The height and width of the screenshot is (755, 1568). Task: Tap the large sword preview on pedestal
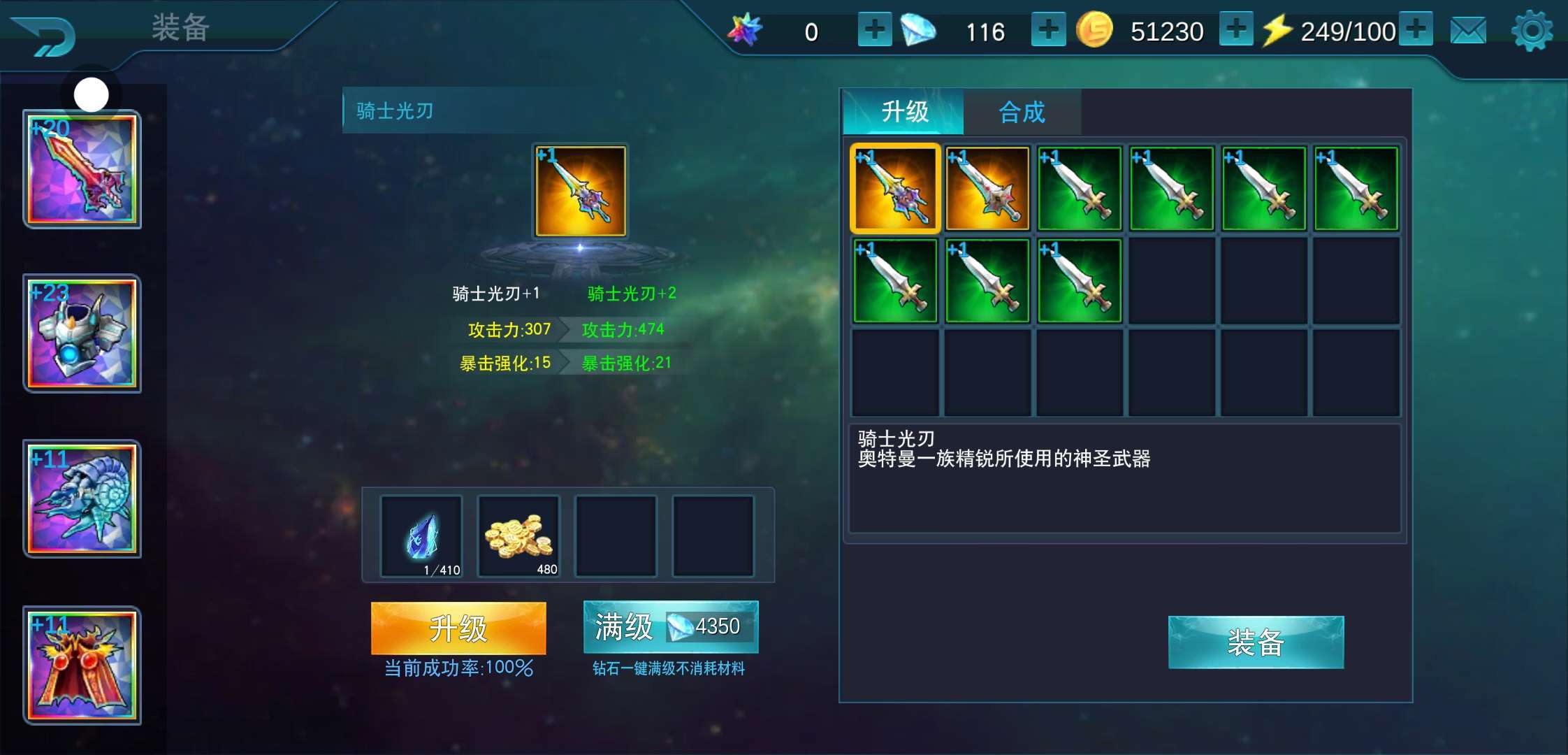pyautogui.click(x=580, y=191)
